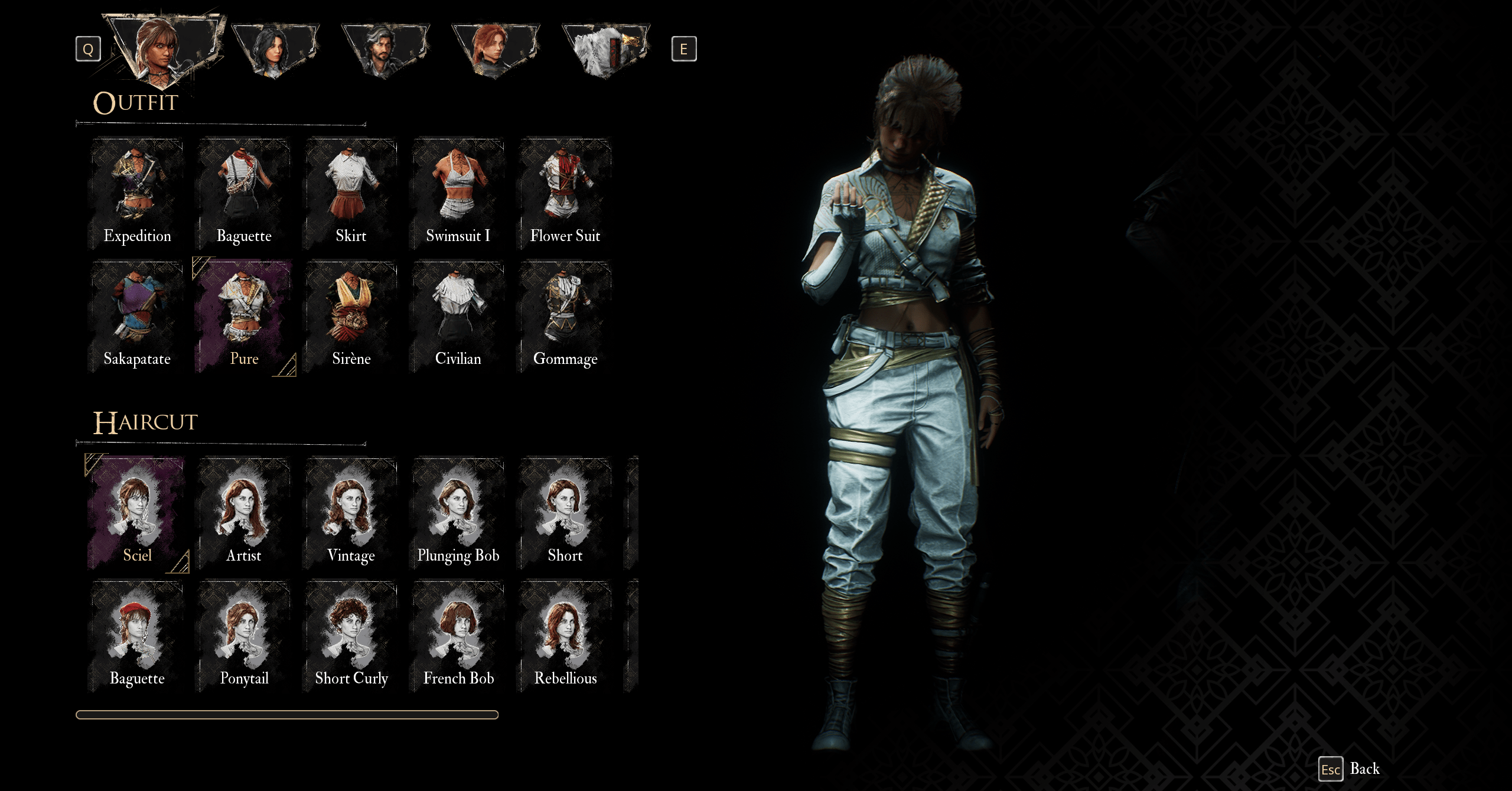The height and width of the screenshot is (791, 1512).
Task: Apply the Ponytail haircut
Action: [x=244, y=636]
